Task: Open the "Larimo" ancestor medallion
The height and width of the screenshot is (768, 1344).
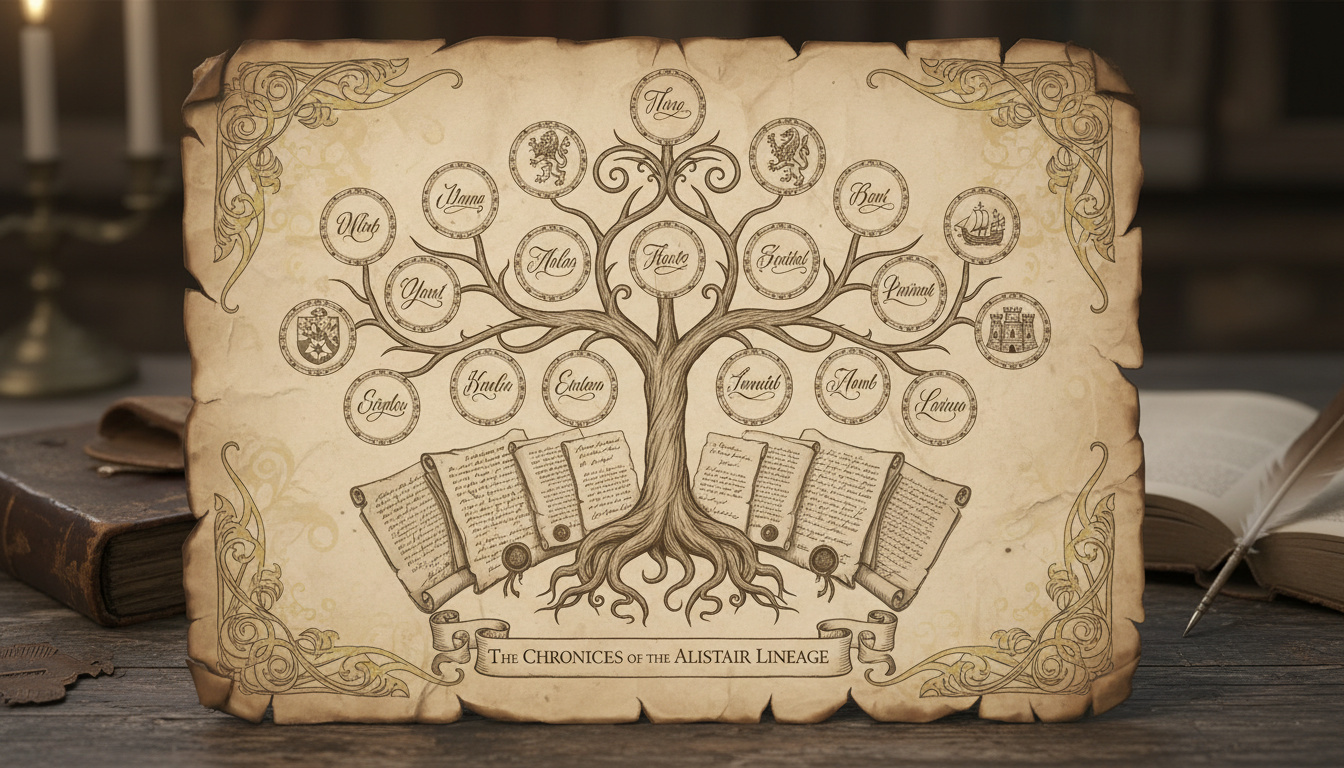Action: click(939, 407)
